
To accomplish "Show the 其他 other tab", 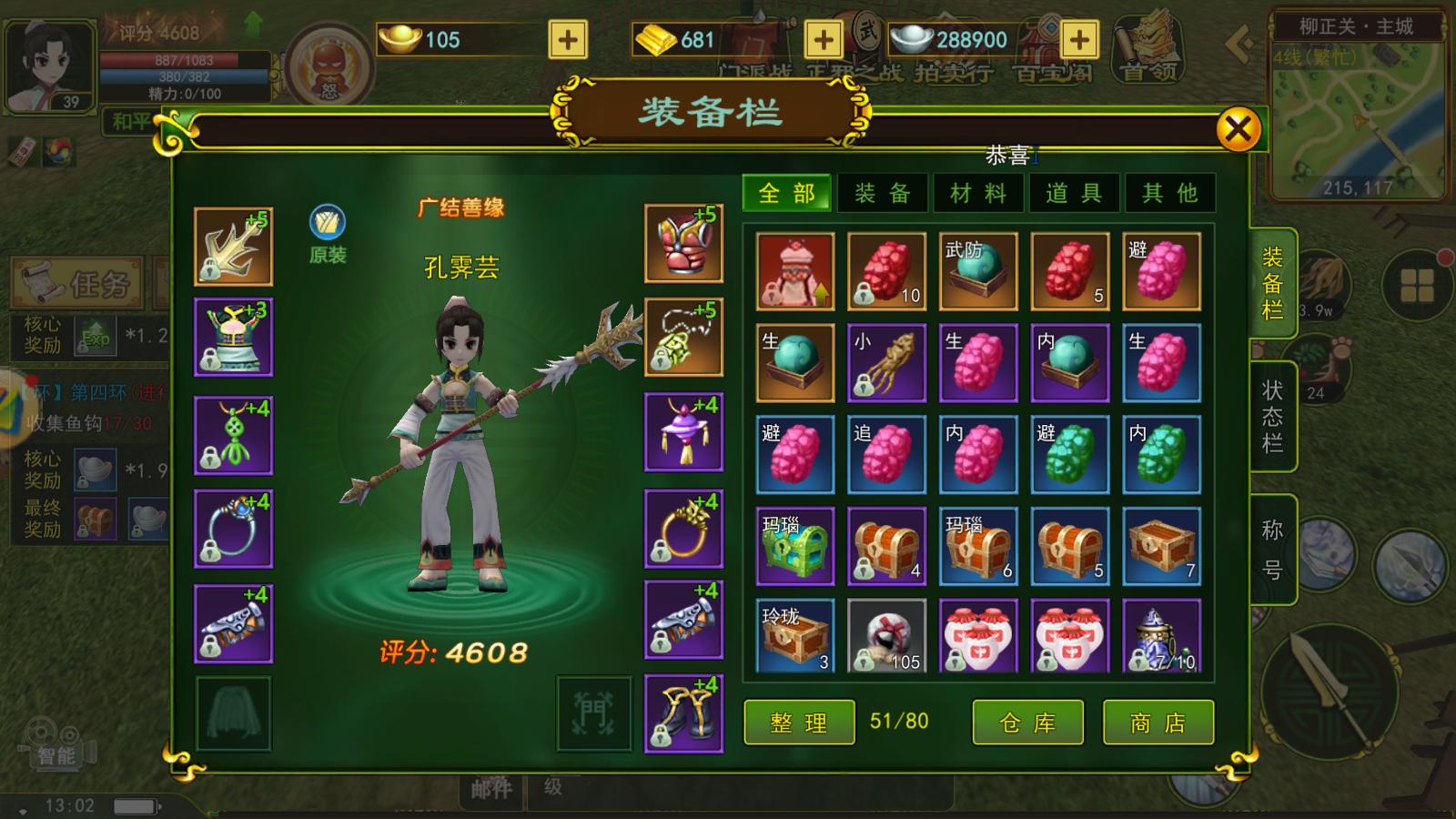I will pyautogui.click(x=1169, y=193).
